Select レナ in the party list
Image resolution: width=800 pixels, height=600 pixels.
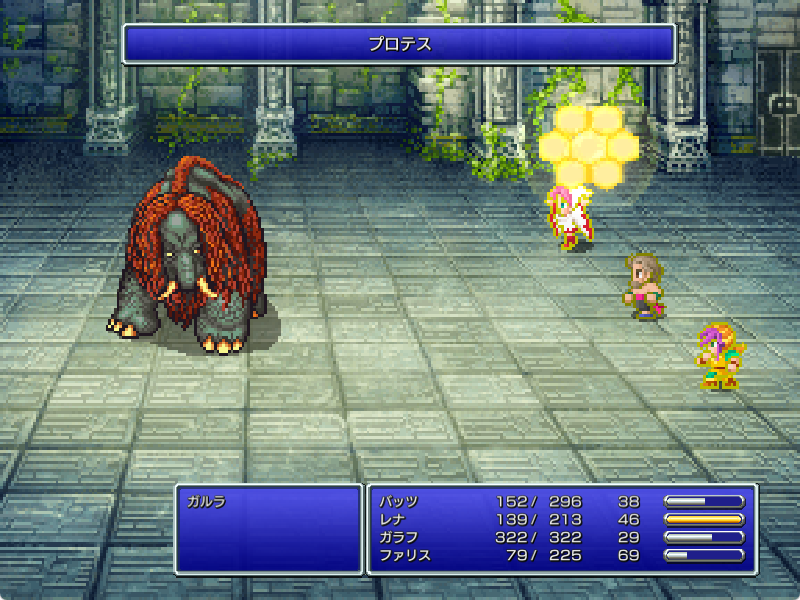tap(392, 520)
